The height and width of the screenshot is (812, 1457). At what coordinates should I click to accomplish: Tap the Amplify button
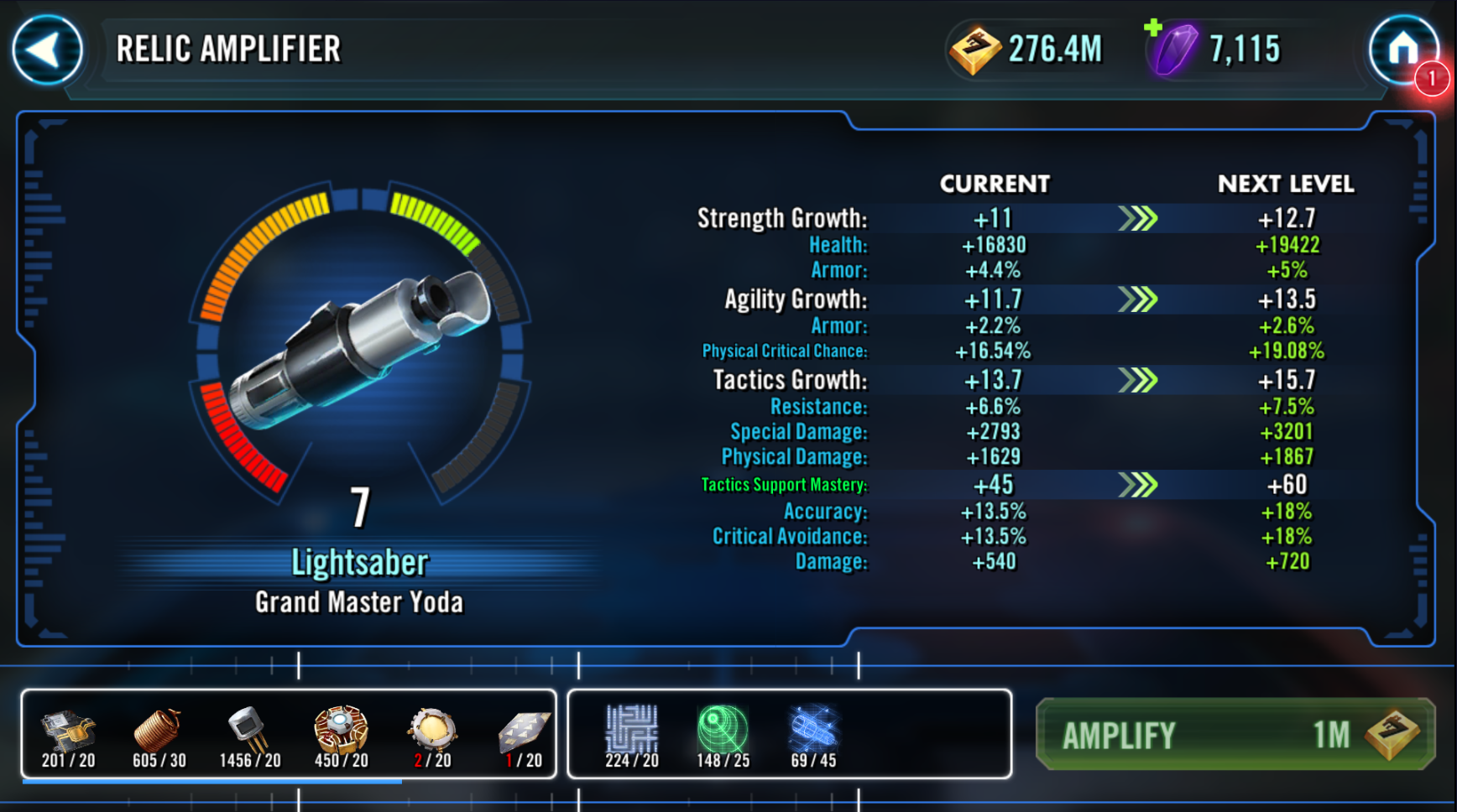pos(1235,735)
